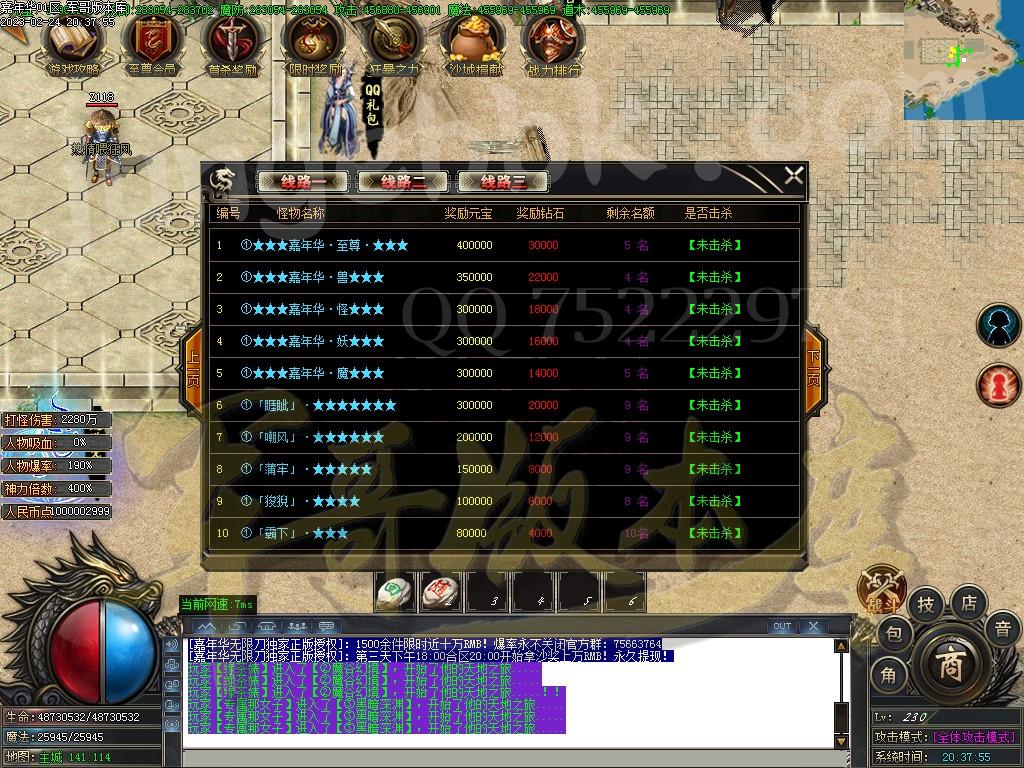The height and width of the screenshot is (768, 1024).
Task: Select the 线路三 tab
Action: tap(503, 182)
